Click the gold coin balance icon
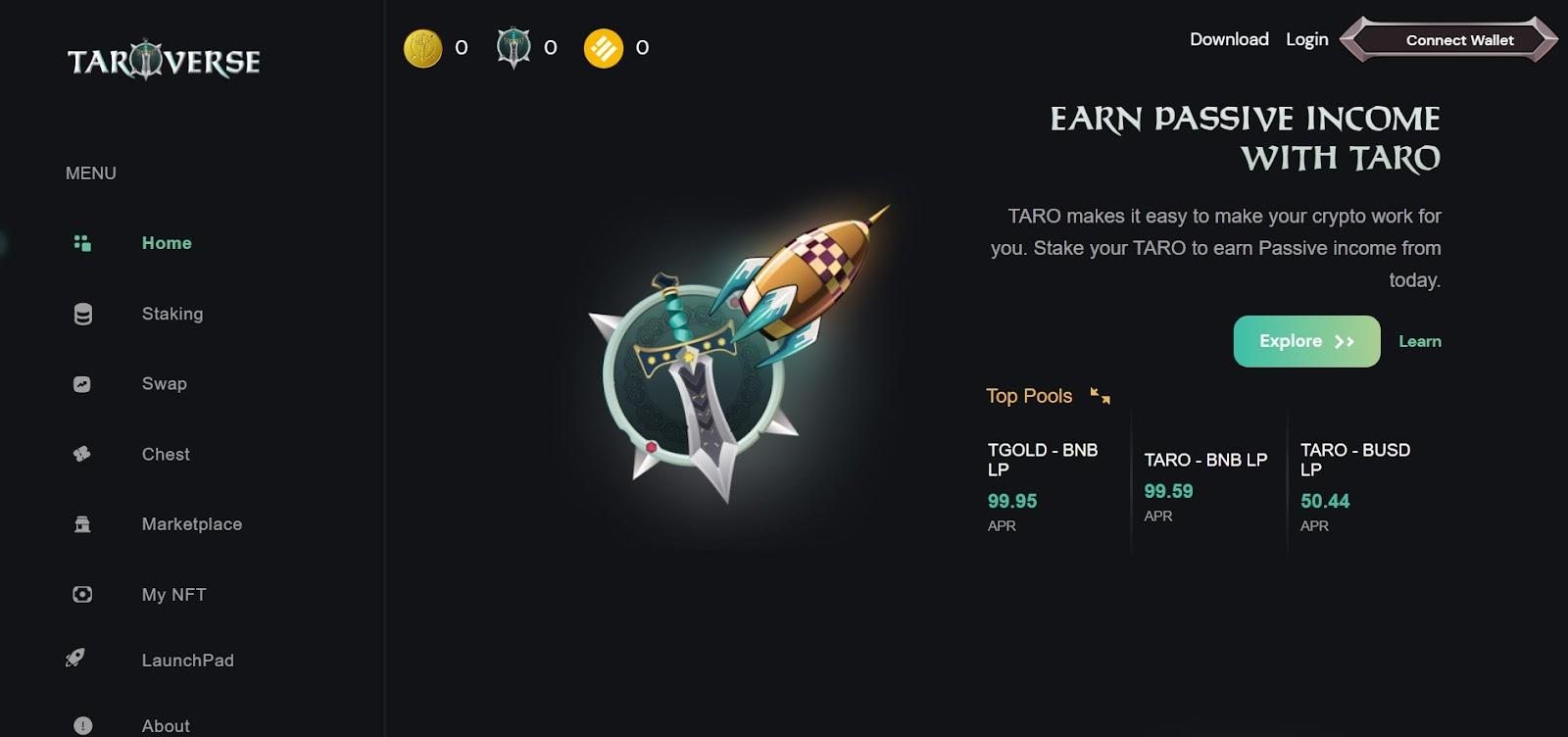This screenshot has height=737, width=1568. [423, 48]
